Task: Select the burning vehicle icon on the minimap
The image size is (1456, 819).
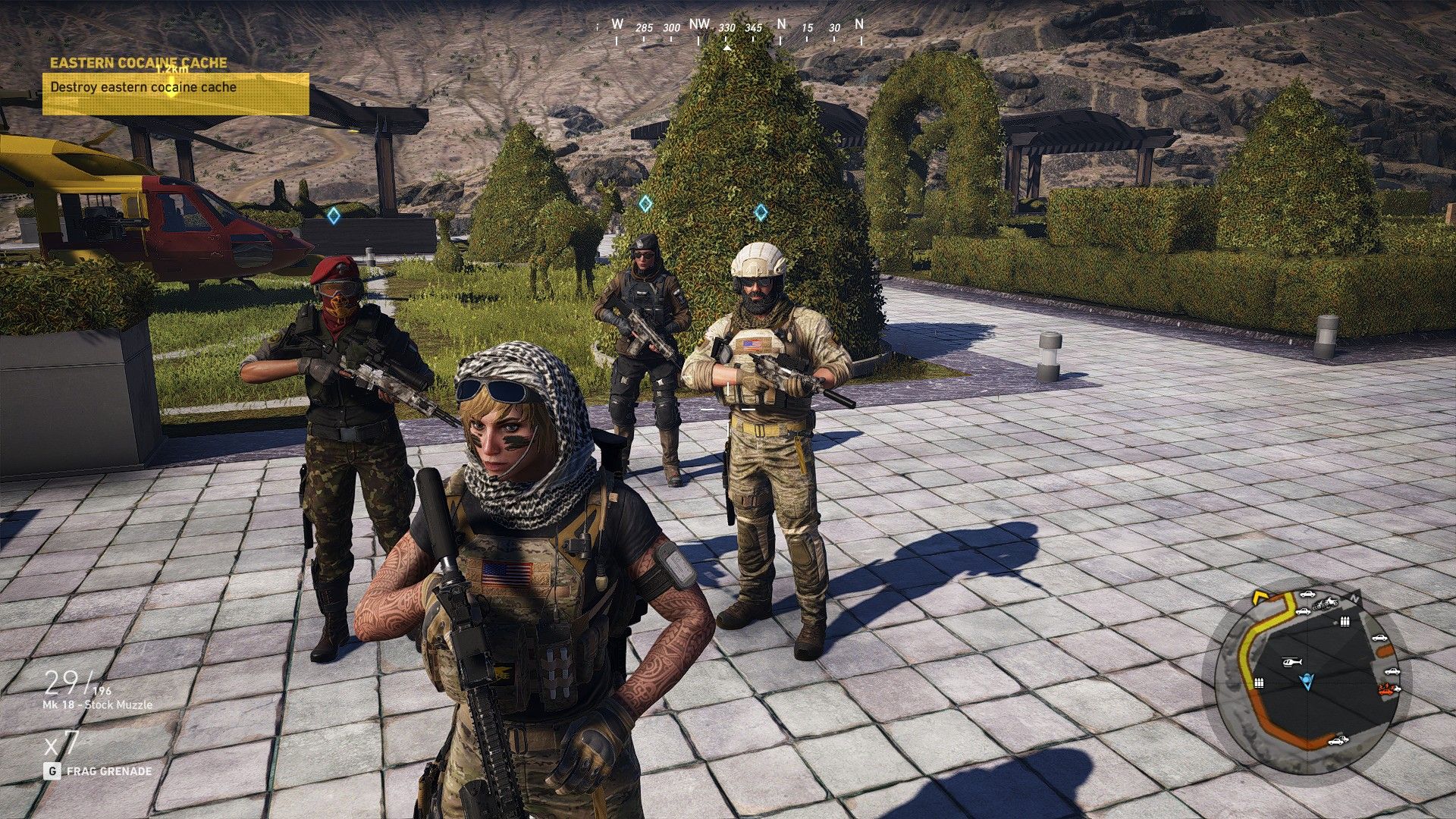Action: click(1386, 689)
